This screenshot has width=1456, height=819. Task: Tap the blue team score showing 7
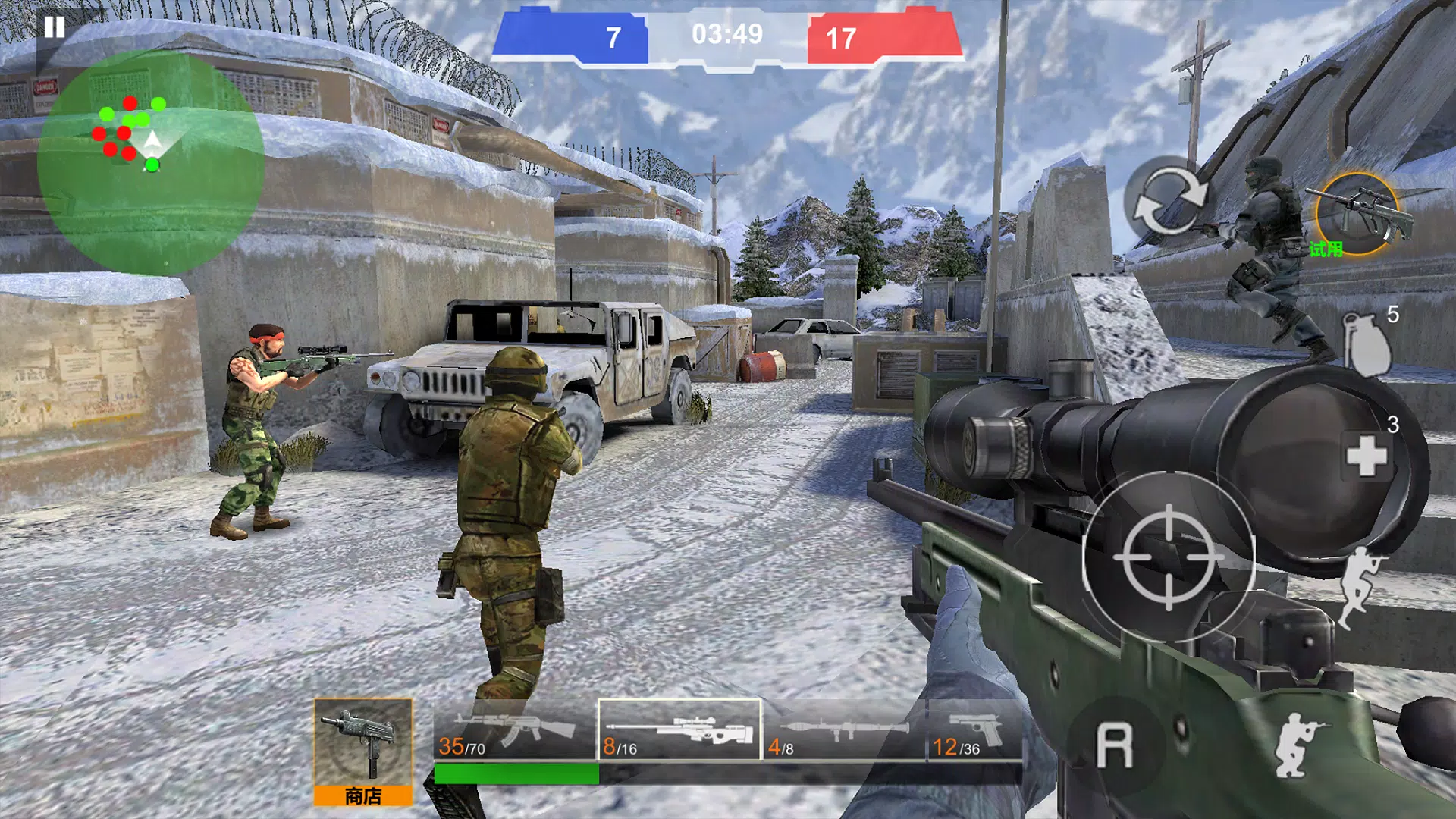click(612, 34)
